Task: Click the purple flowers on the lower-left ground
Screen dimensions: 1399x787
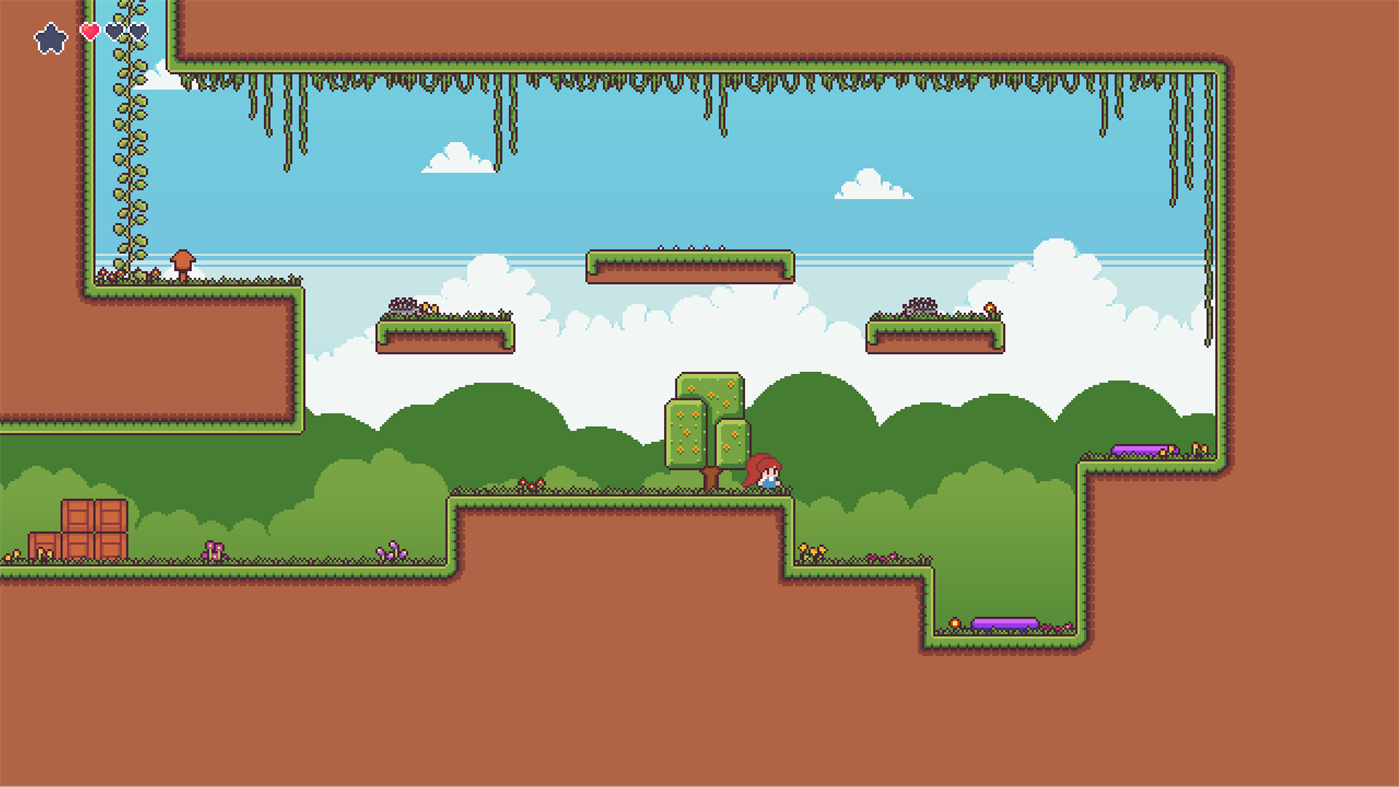Action: tap(212, 548)
